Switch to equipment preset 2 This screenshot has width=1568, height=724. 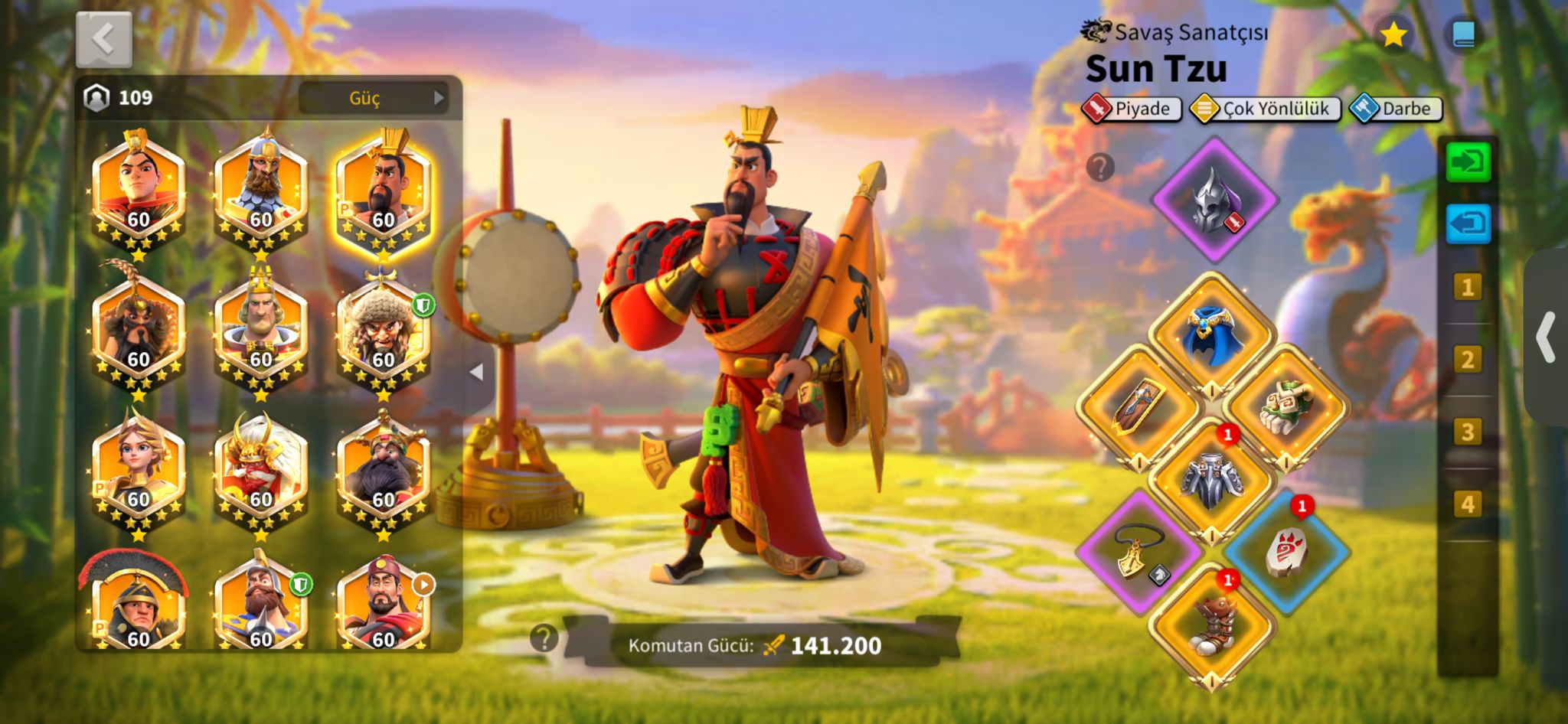1467,360
